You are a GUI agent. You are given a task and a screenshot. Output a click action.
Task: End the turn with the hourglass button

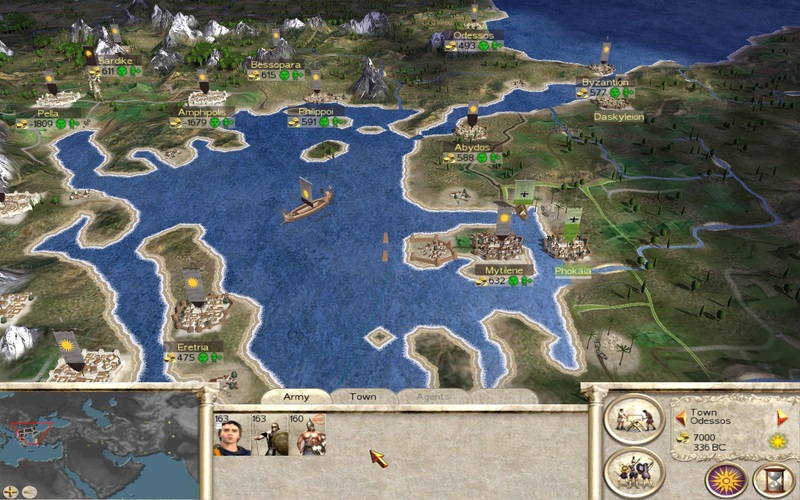tap(773, 479)
